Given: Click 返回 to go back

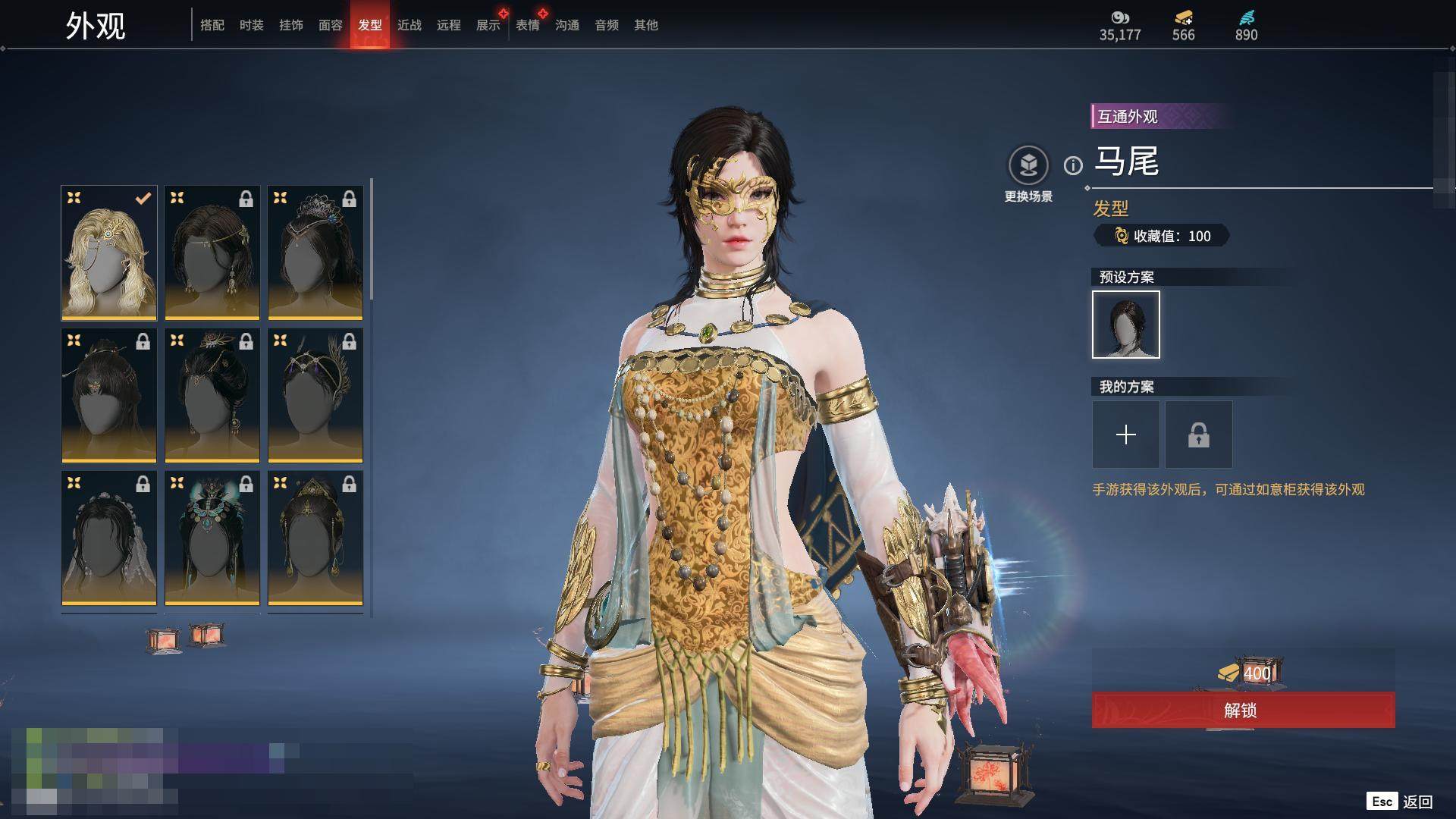Looking at the screenshot, I should pos(1417,802).
